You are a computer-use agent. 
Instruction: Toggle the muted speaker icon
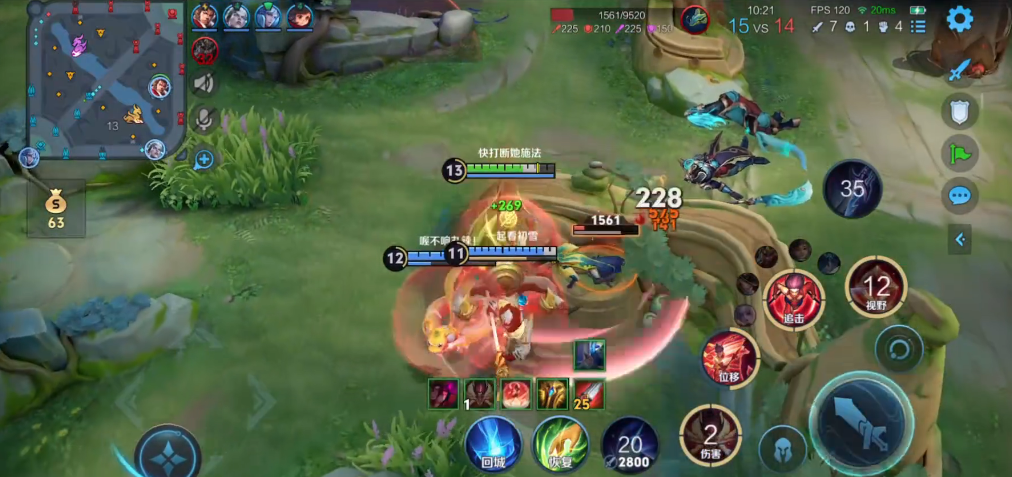coord(204,83)
